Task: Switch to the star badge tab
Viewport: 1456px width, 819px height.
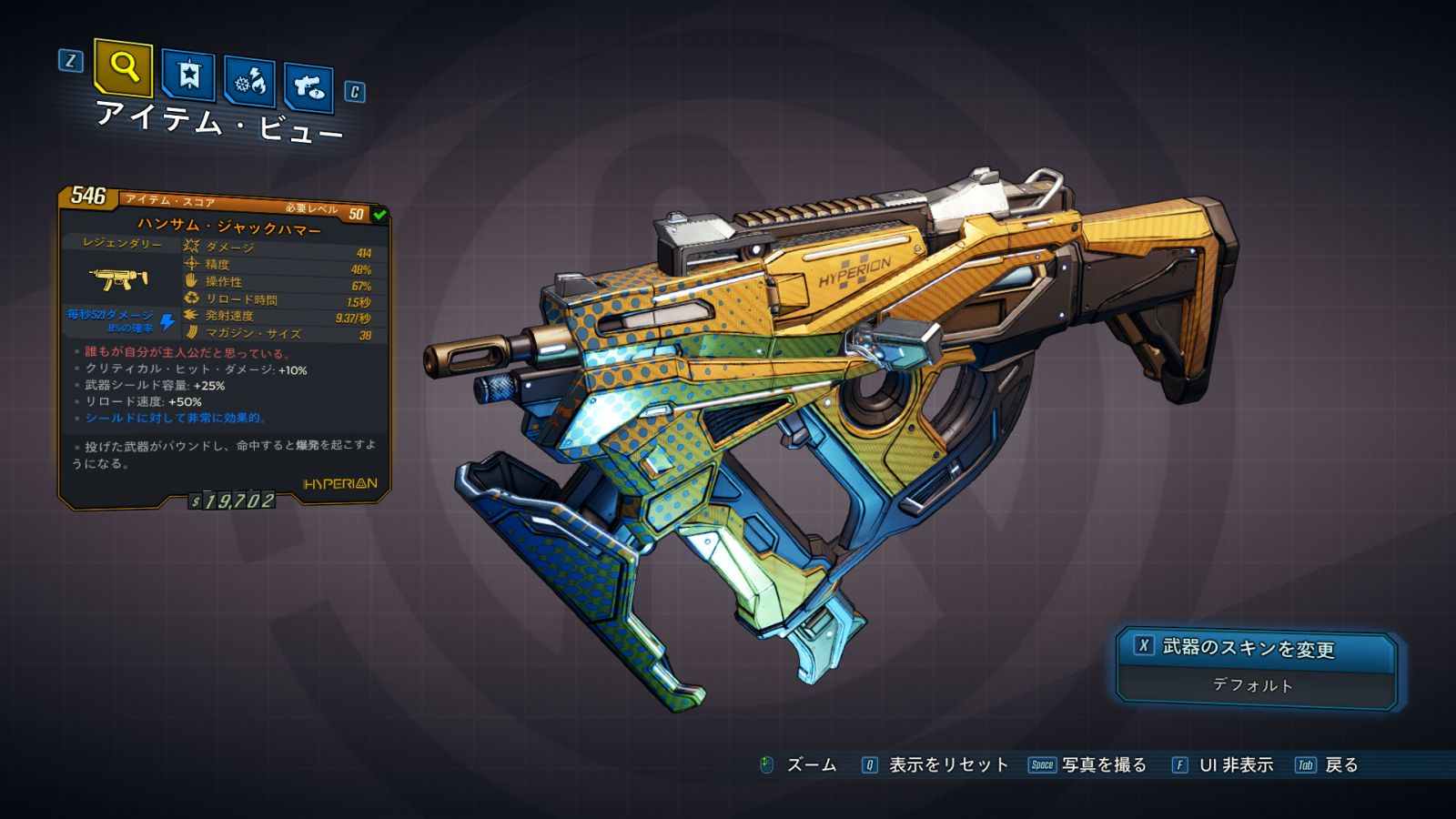Action: click(188, 76)
